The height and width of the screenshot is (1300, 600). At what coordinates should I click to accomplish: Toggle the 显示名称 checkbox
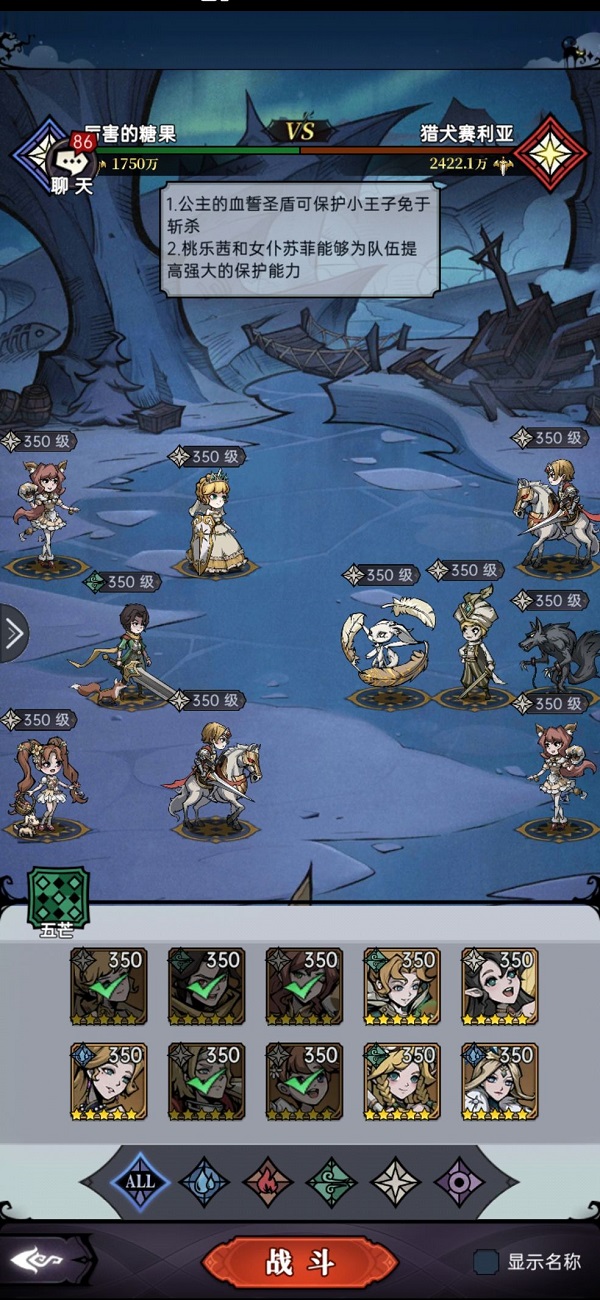coord(487,1262)
